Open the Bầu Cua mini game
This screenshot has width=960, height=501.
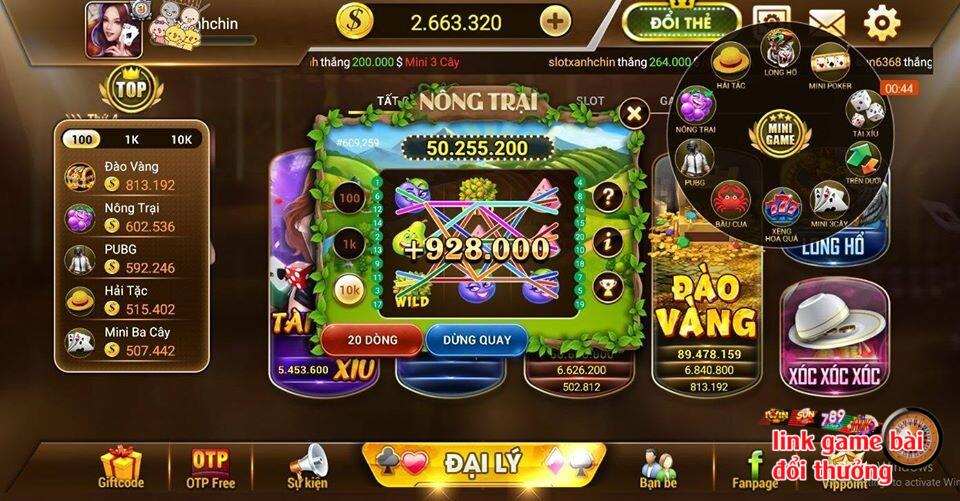point(731,199)
